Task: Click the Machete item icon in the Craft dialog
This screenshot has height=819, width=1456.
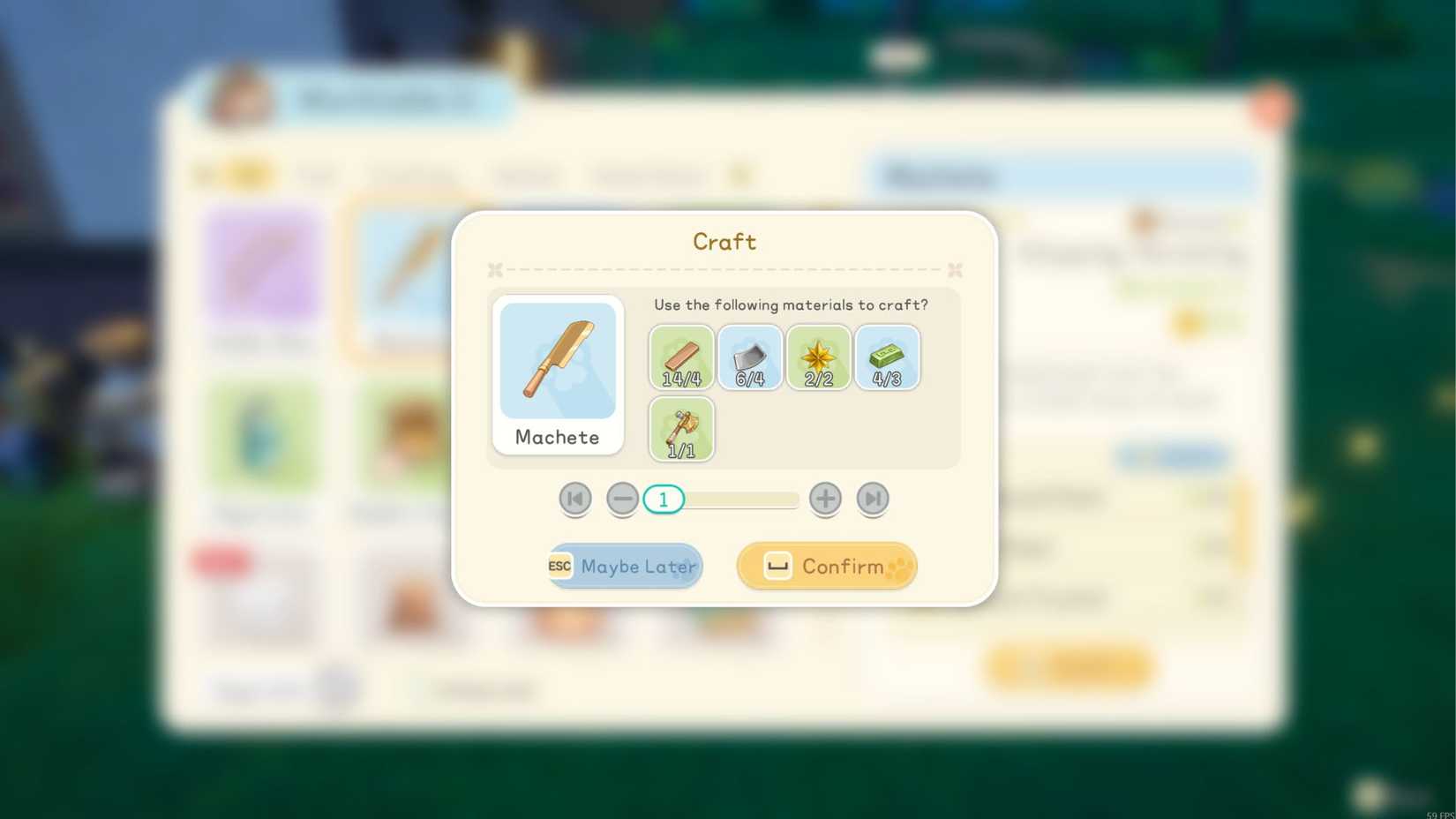Action: (x=557, y=360)
